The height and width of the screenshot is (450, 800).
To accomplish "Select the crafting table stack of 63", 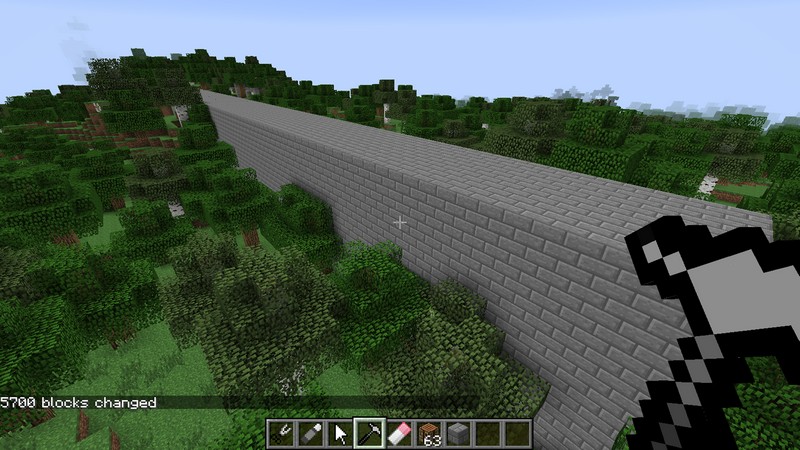I will coord(429,434).
